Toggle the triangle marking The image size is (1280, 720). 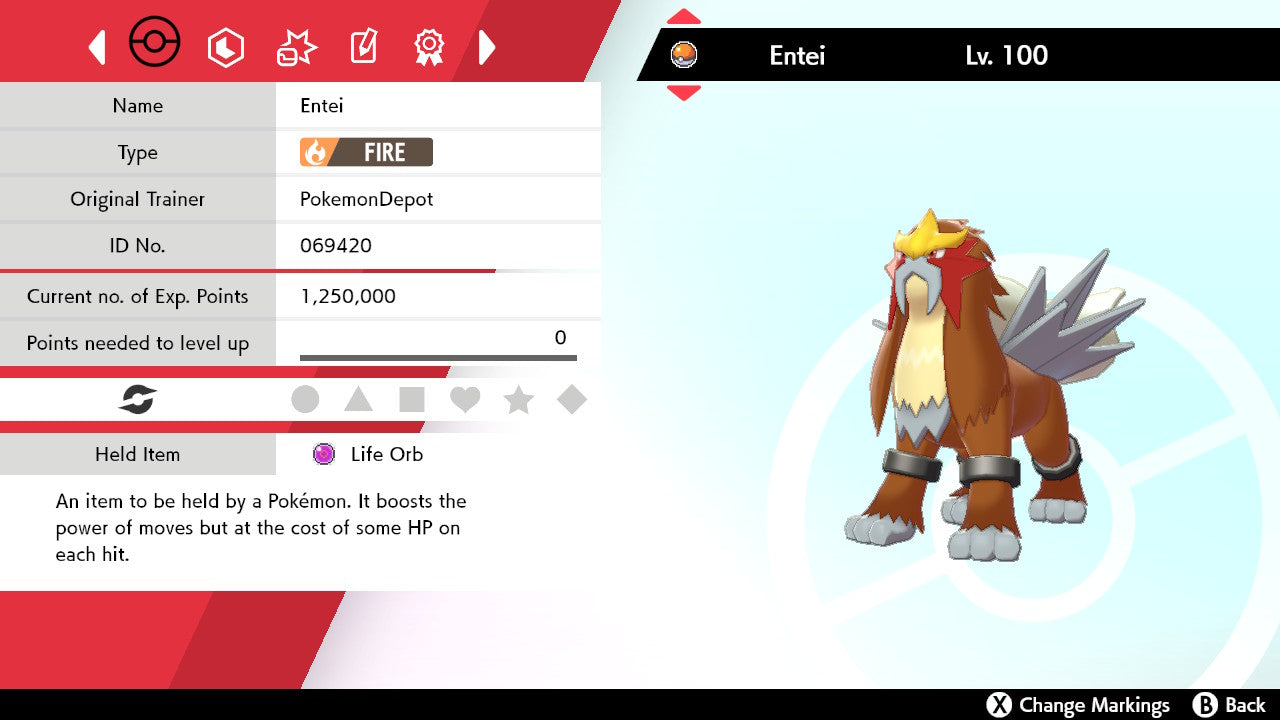pyautogui.click(x=358, y=400)
